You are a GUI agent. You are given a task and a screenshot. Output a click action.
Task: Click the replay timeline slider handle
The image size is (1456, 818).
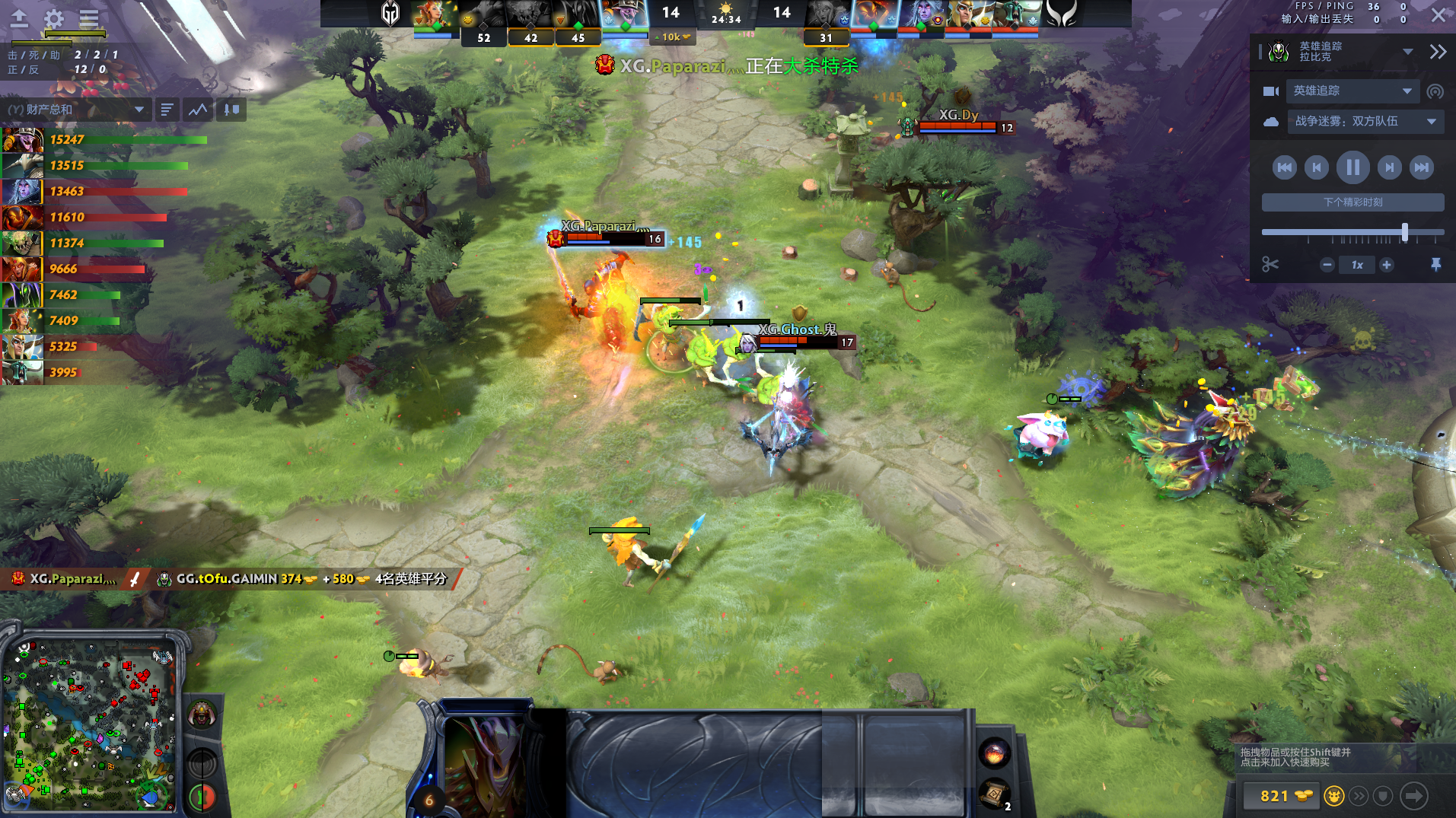point(1404,232)
